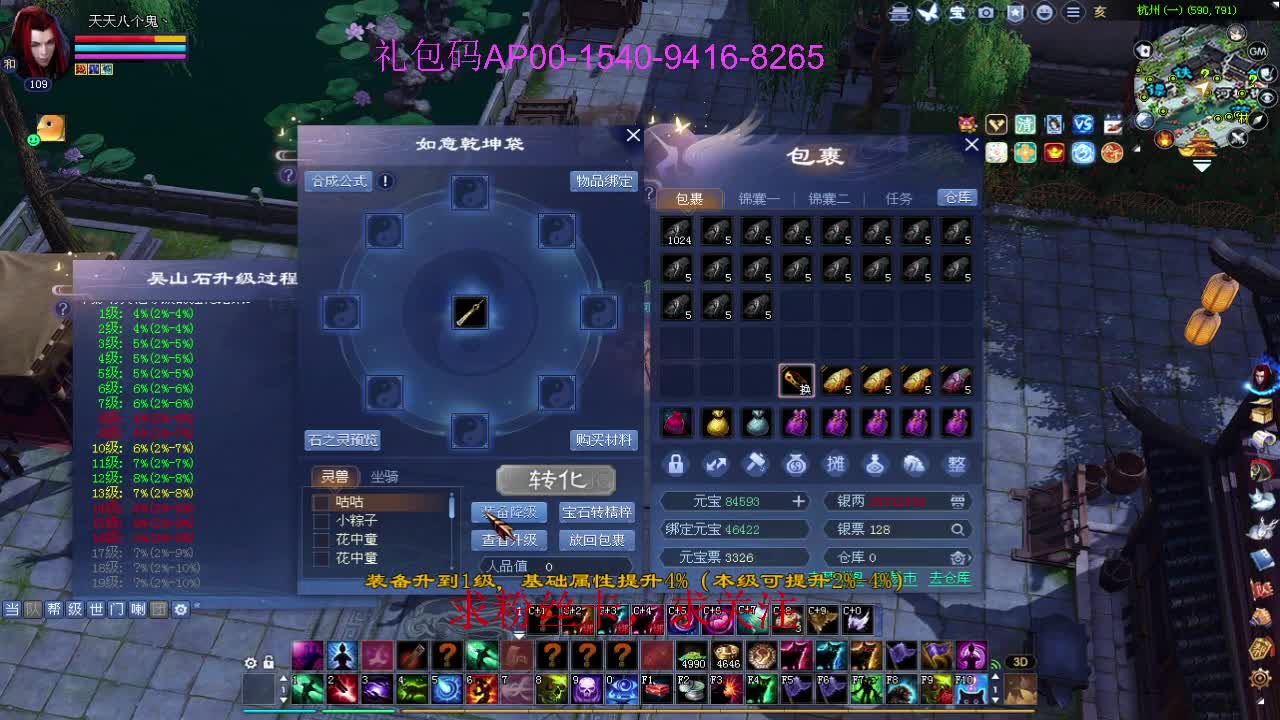The height and width of the screenshot is (720, 1280).
Task: Open the search magnifier next to 银票
Action: (957, 528)
